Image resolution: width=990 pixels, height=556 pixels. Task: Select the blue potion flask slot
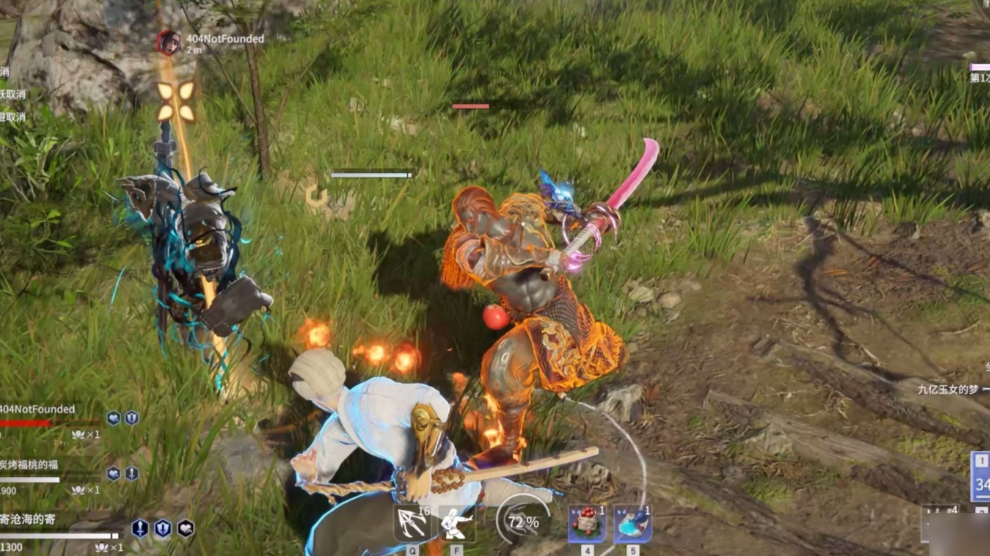pos(632,524)
